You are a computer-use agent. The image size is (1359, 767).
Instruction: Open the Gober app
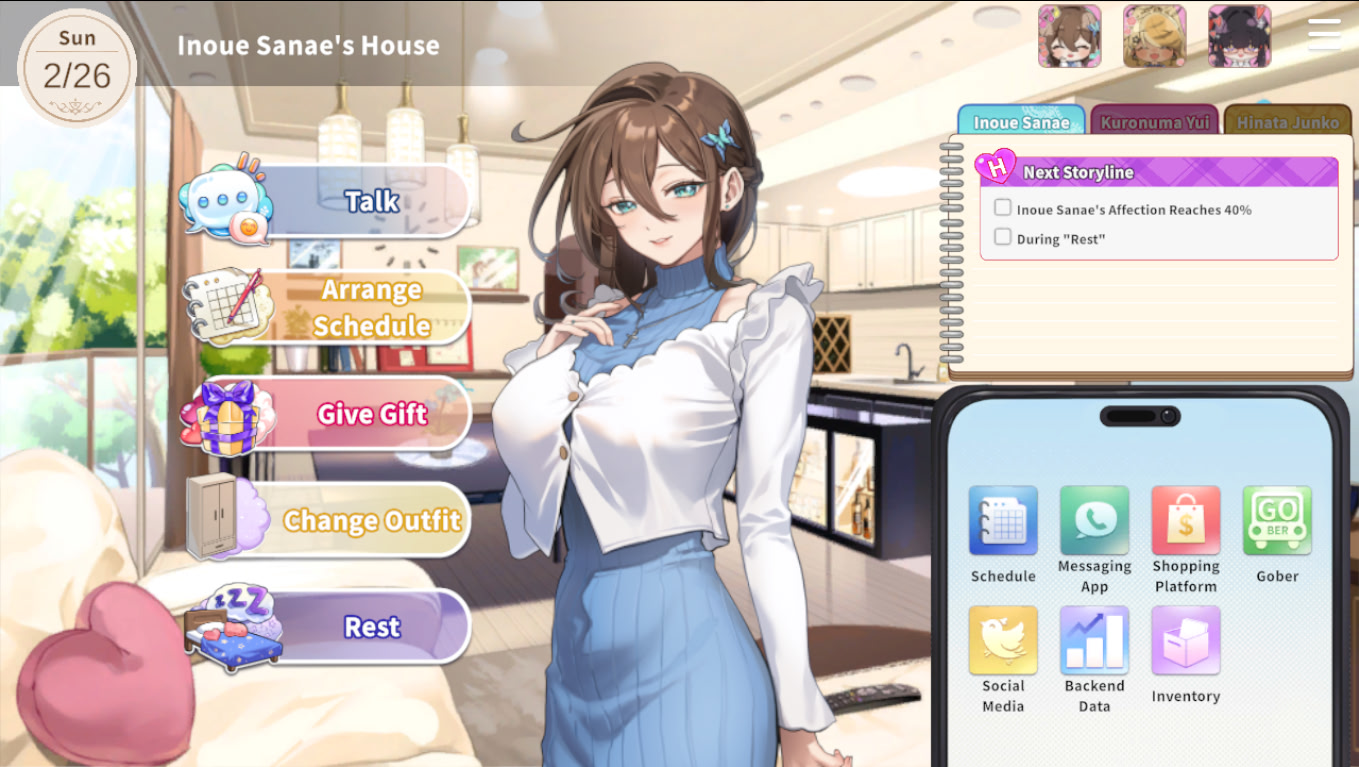pyautogui.click(x=1277, y=521)
